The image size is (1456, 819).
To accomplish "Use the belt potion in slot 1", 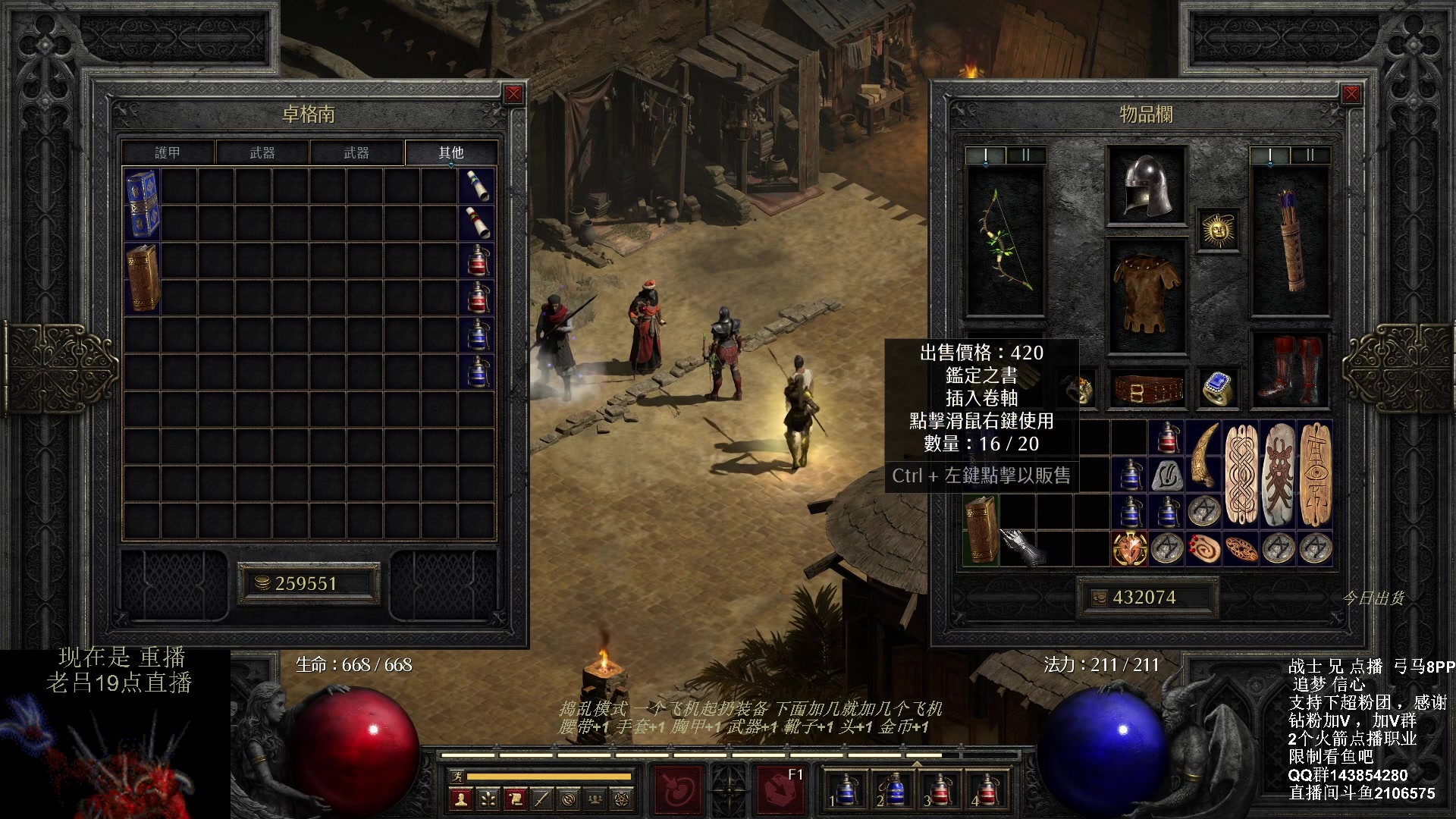I will coord(844,790).
